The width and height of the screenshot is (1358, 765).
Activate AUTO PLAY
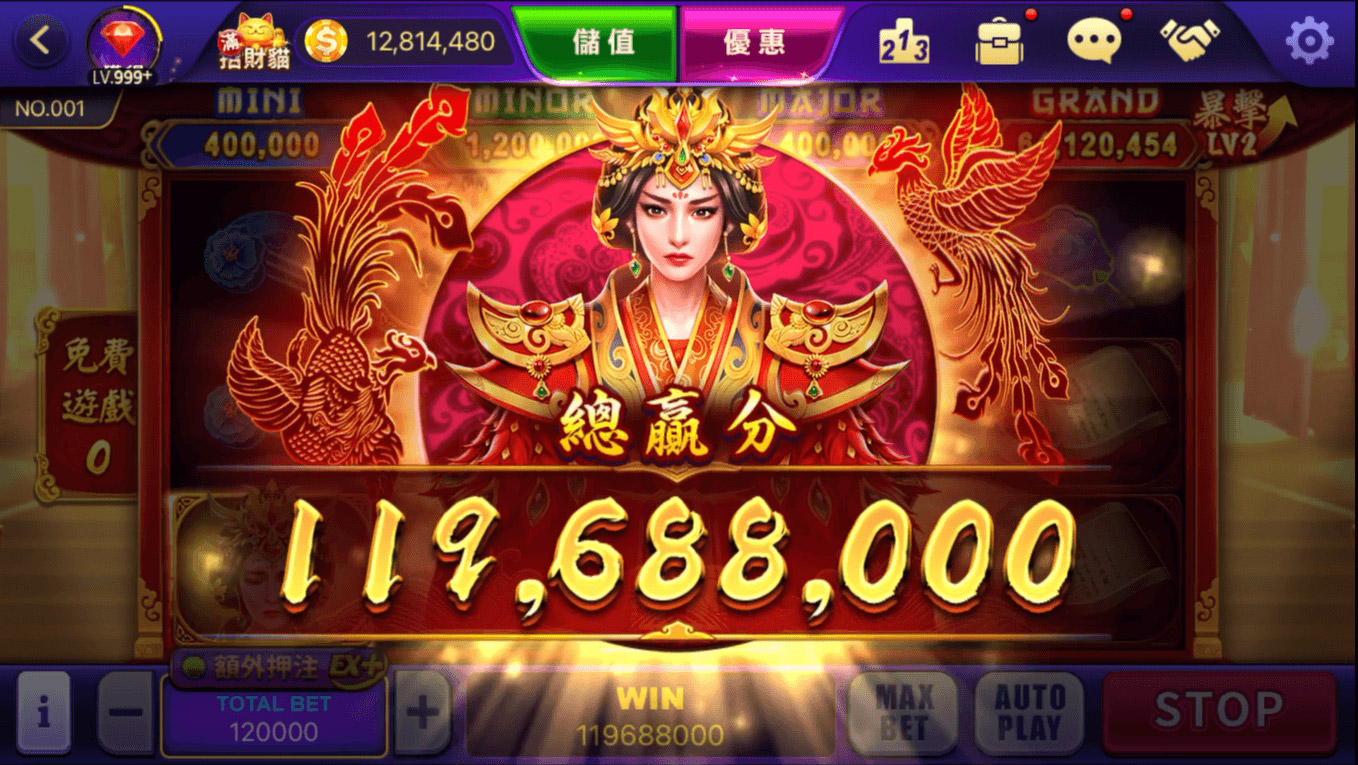coord(1029,712)
